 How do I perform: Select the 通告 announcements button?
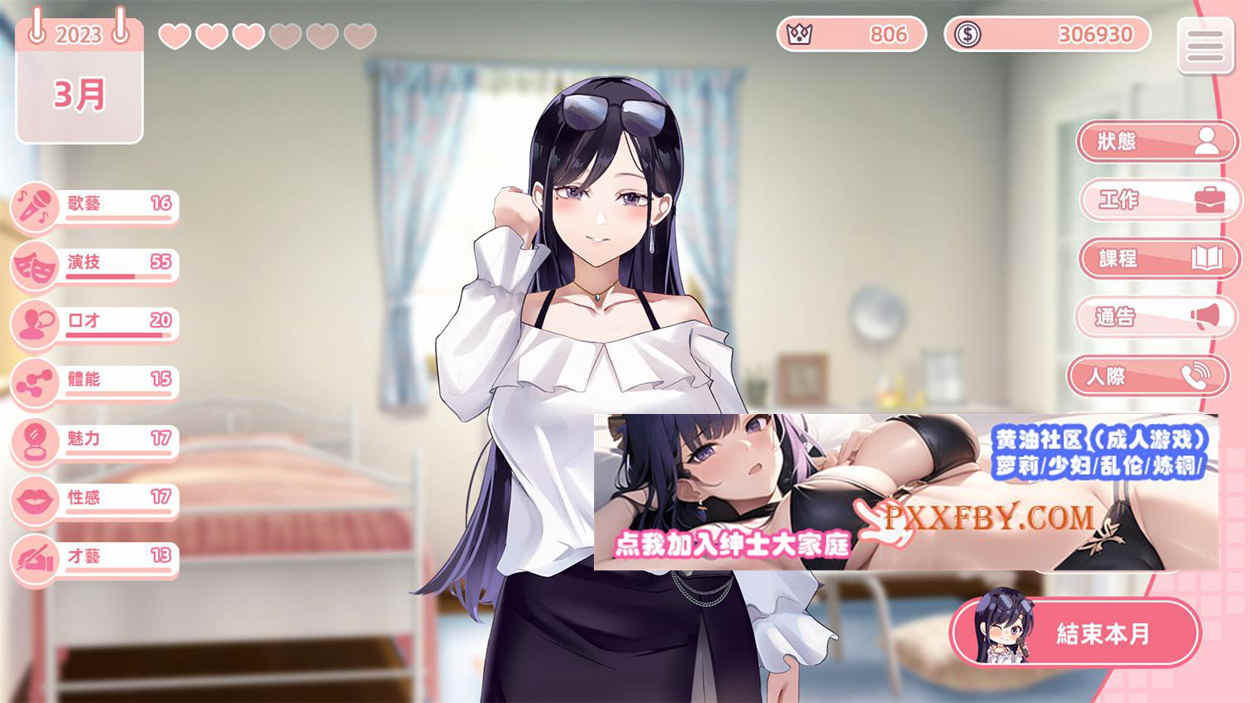click(x=1157, y=317)
